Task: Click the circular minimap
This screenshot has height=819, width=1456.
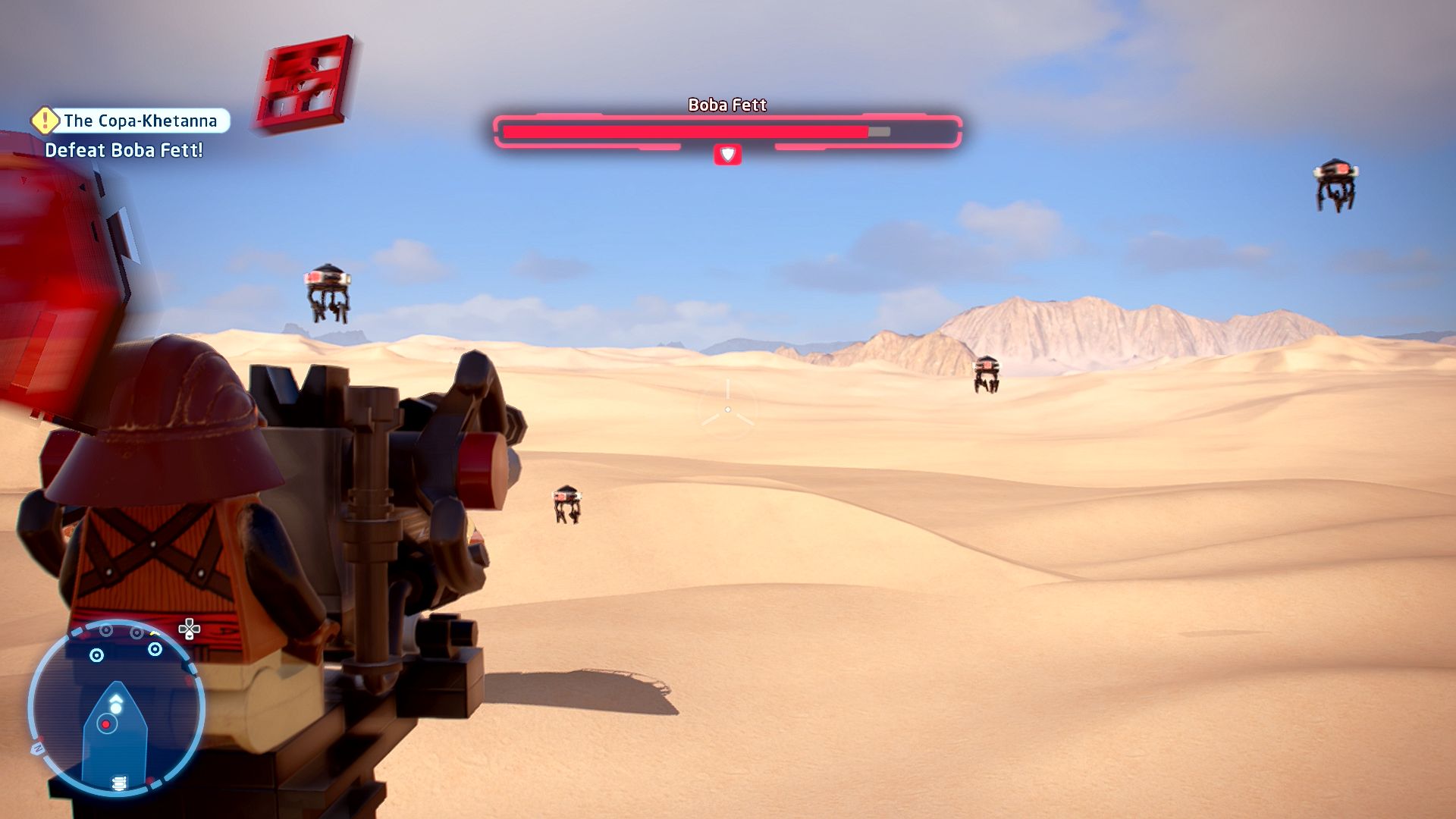Action: tap(116, 709)
